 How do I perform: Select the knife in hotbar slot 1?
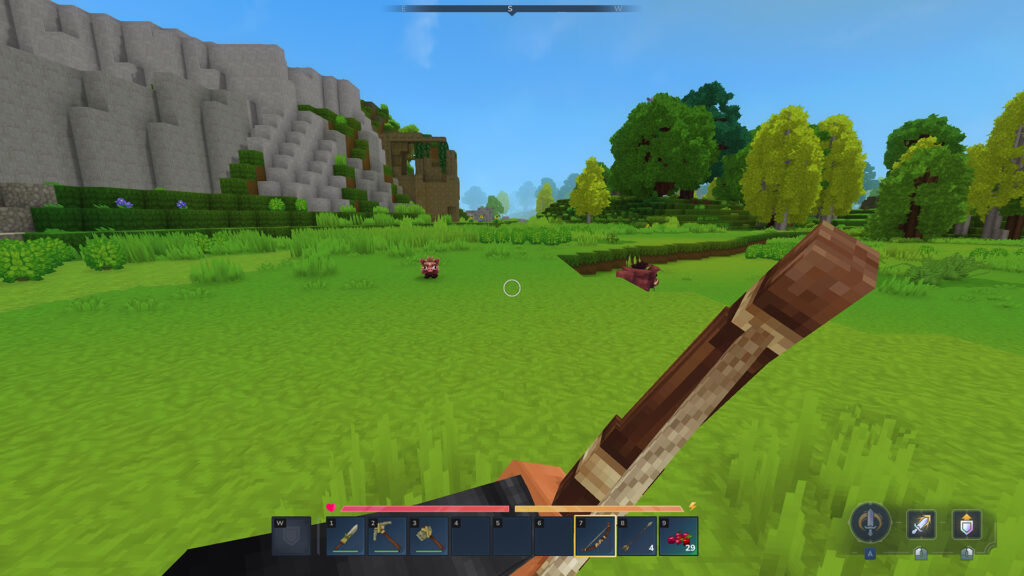(346, 536)
